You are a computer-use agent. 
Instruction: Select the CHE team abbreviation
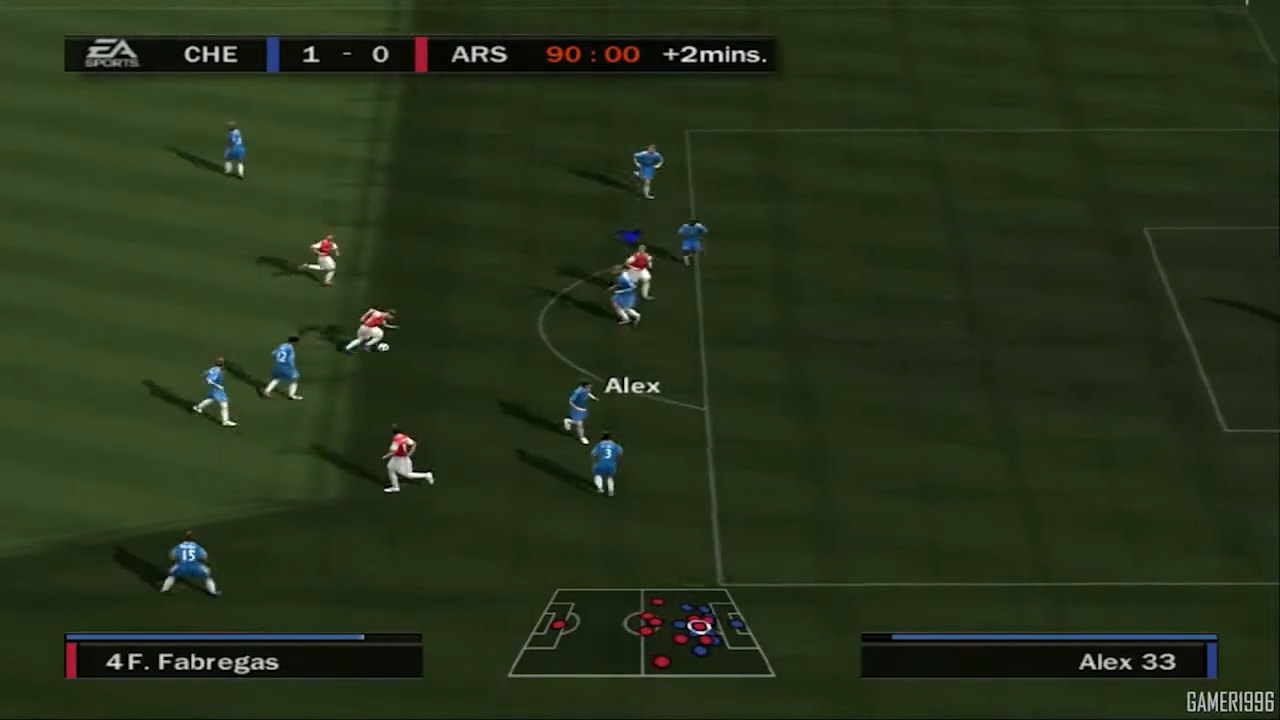(210, 54)
